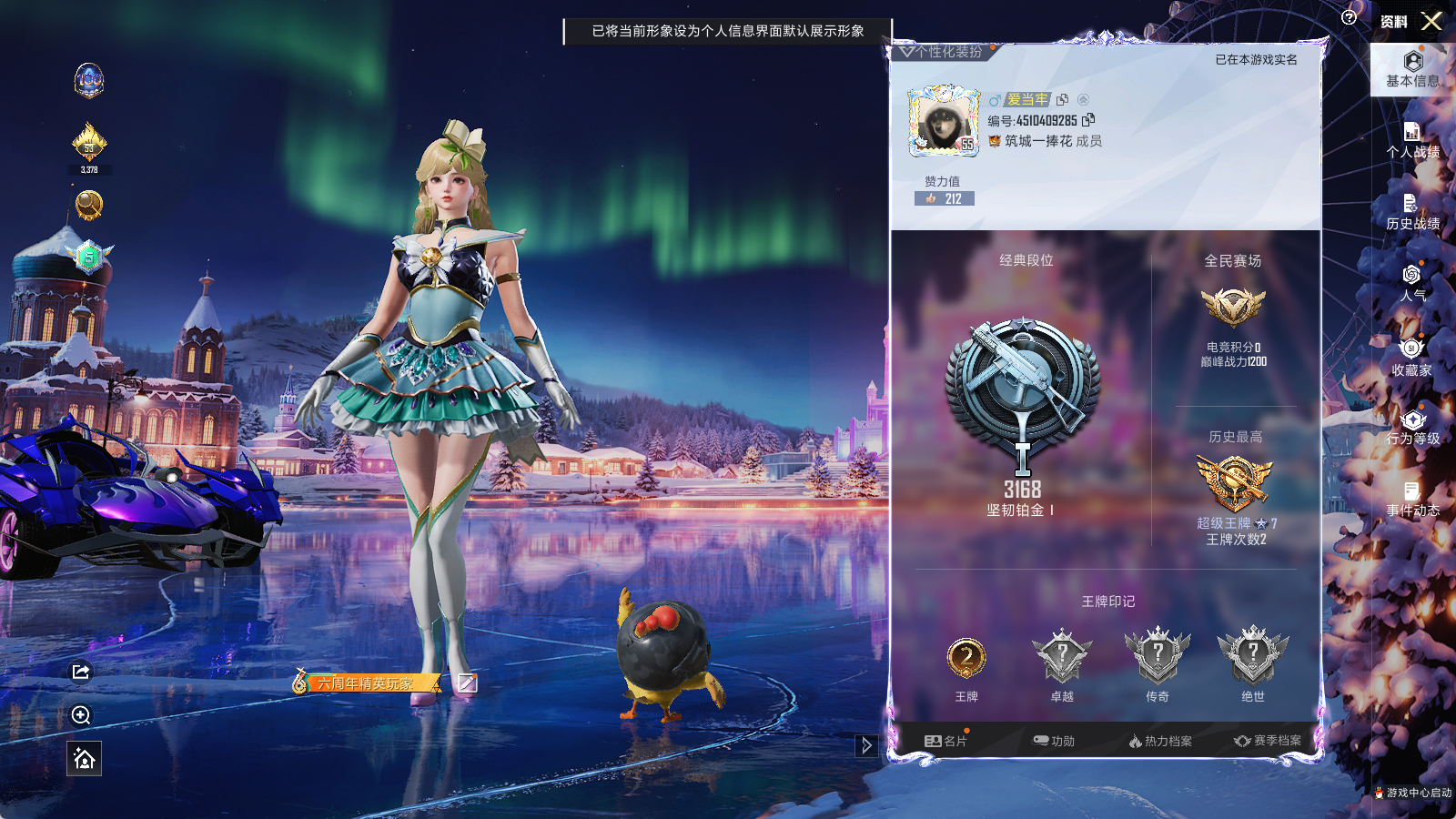Close the 资料 profile screen

pos(1431,21)
